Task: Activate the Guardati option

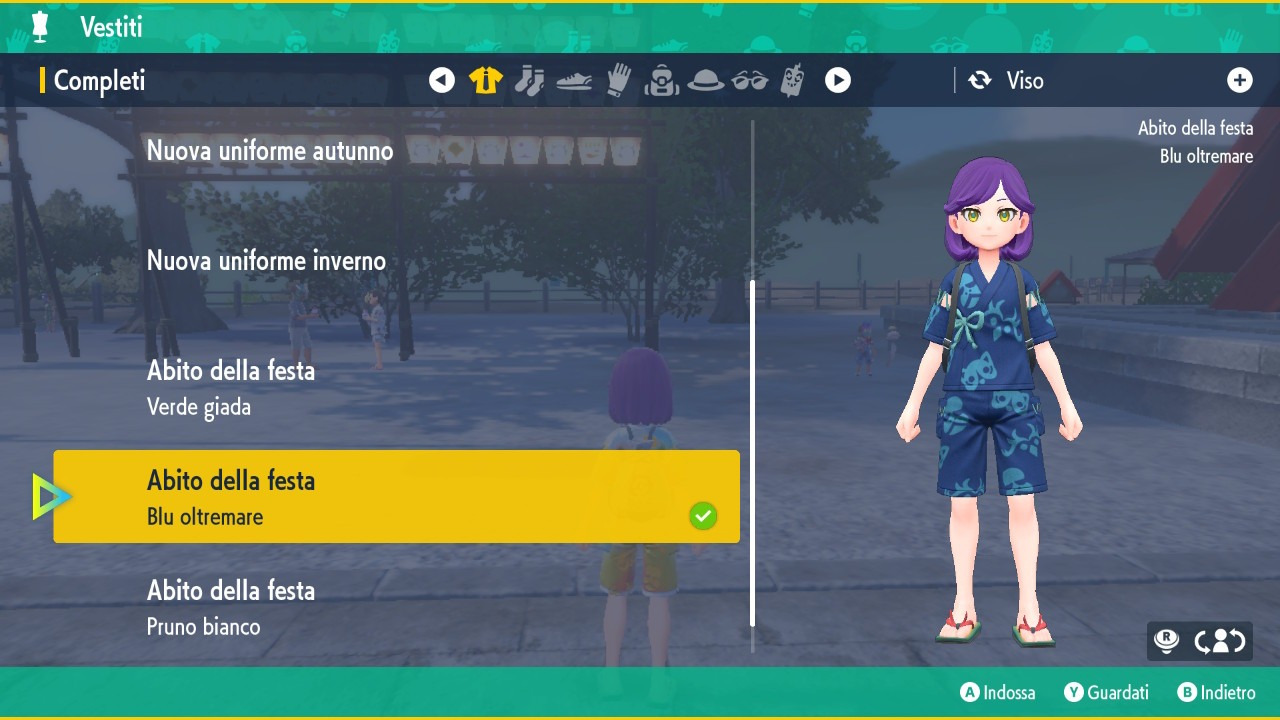Action: click(x=1106, y=692)
